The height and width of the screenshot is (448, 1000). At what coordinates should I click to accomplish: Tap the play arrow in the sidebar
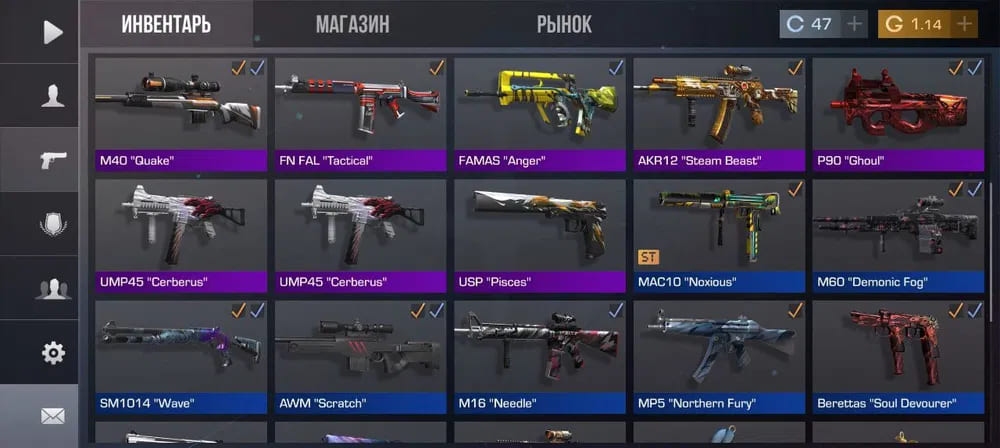coord(52,32)
